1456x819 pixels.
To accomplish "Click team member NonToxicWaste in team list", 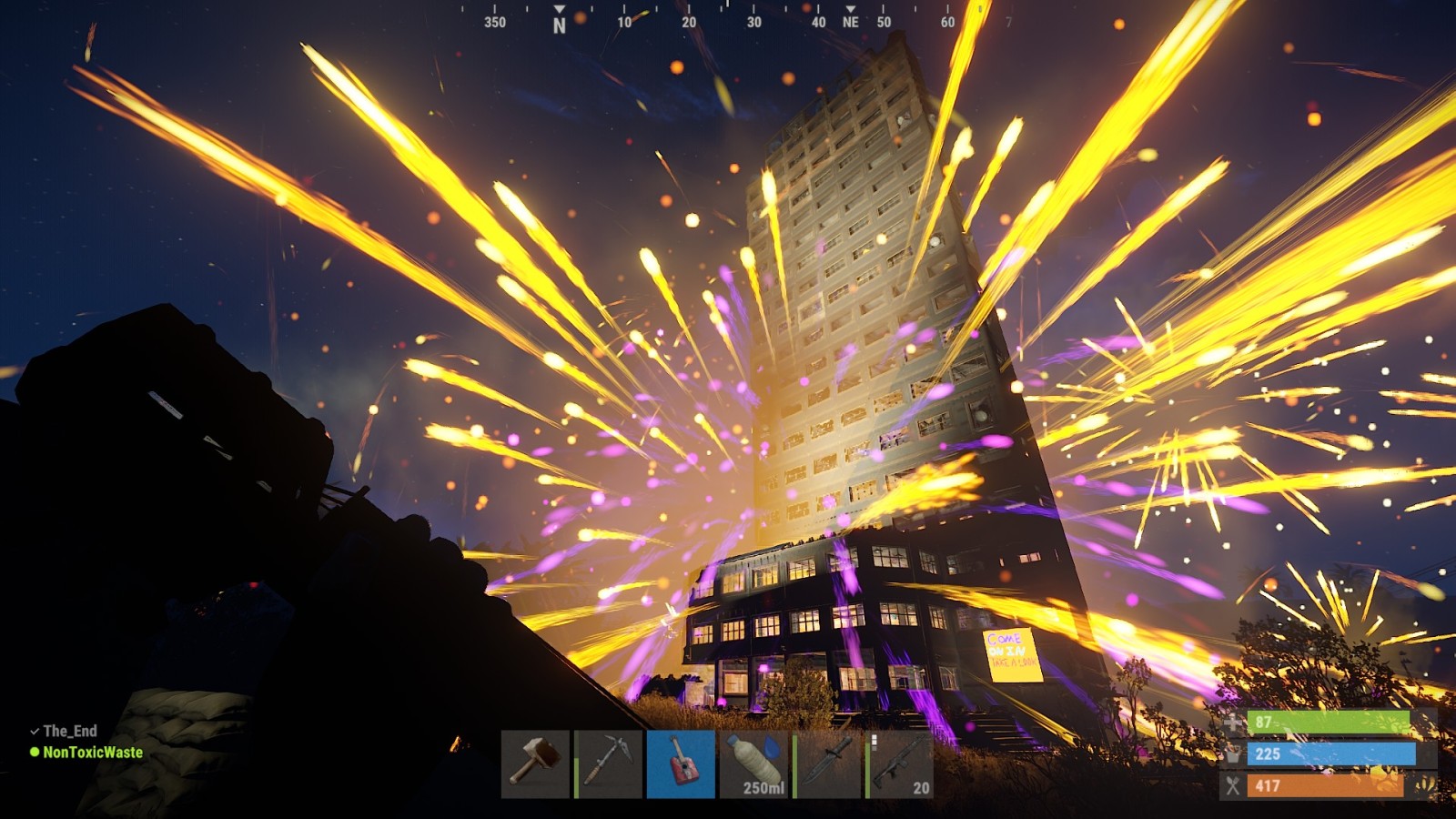I will (x=93, y=753).
